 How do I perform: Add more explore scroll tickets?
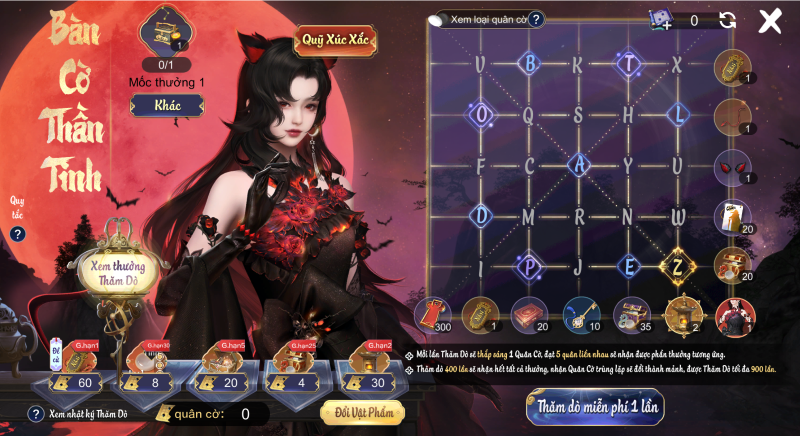[x=661, y=21]
